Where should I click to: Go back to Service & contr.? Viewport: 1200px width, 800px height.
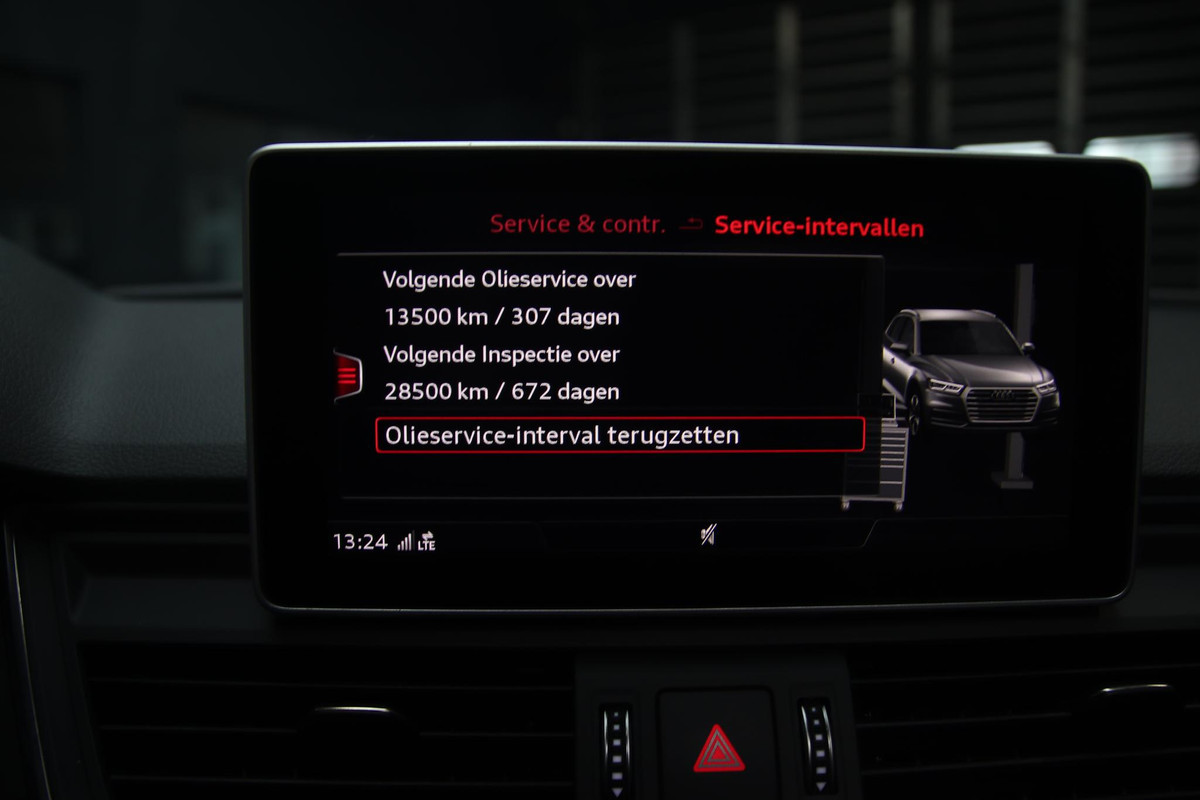(577, 225)
